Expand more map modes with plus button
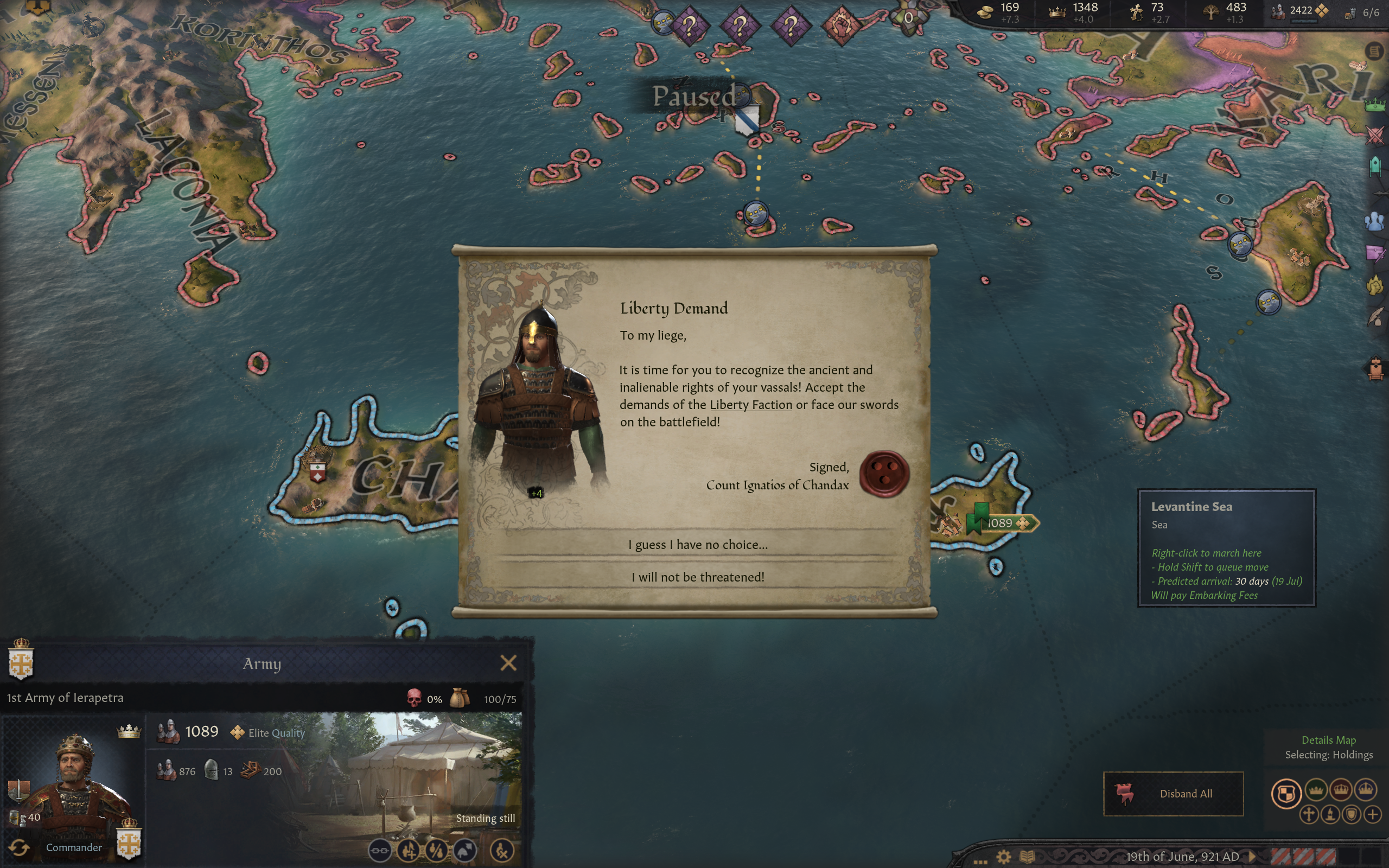The image size is (1389, 868). coord(1372,814)
